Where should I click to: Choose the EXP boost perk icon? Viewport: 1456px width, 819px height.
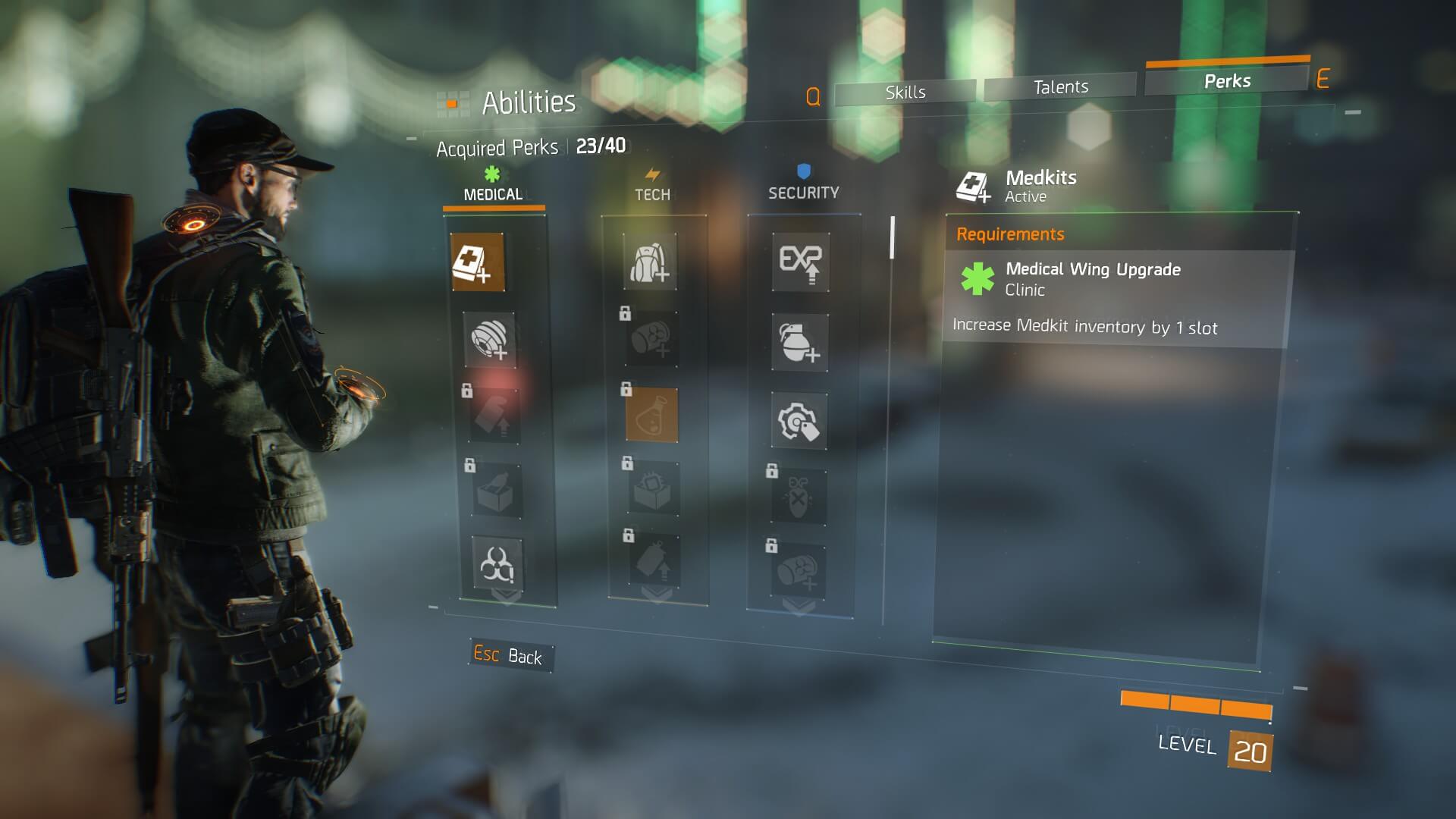click(x=800, y=262)
